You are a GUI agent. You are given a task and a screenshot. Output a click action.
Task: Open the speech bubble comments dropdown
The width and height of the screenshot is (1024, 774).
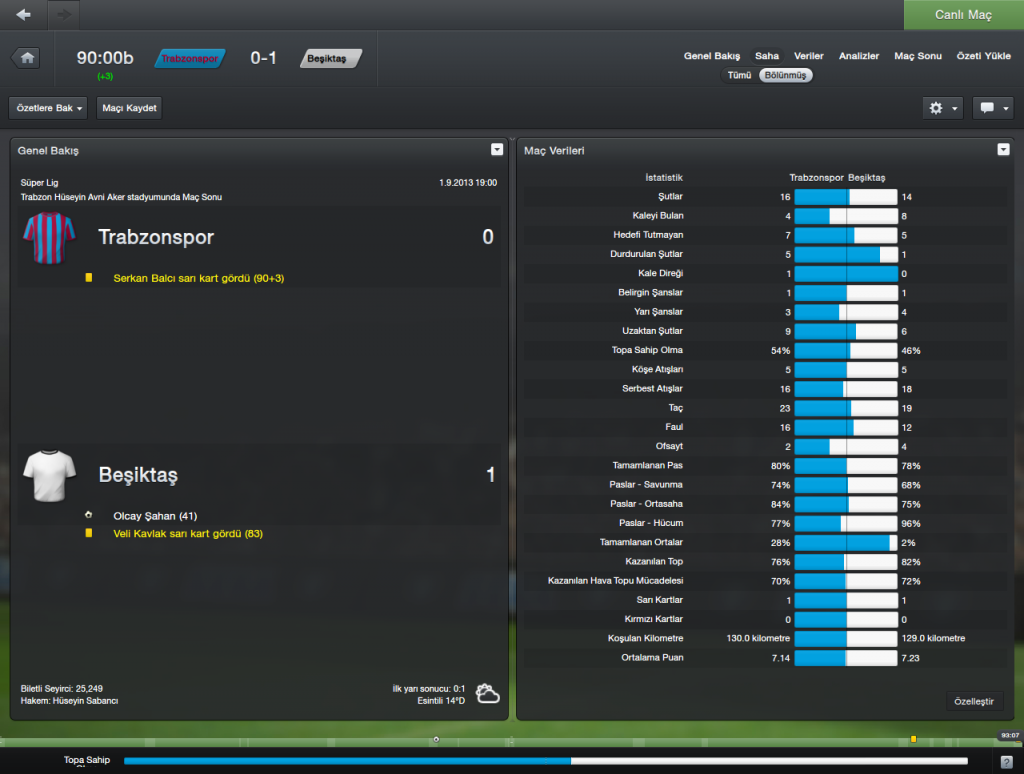click(x=993, y=108)
